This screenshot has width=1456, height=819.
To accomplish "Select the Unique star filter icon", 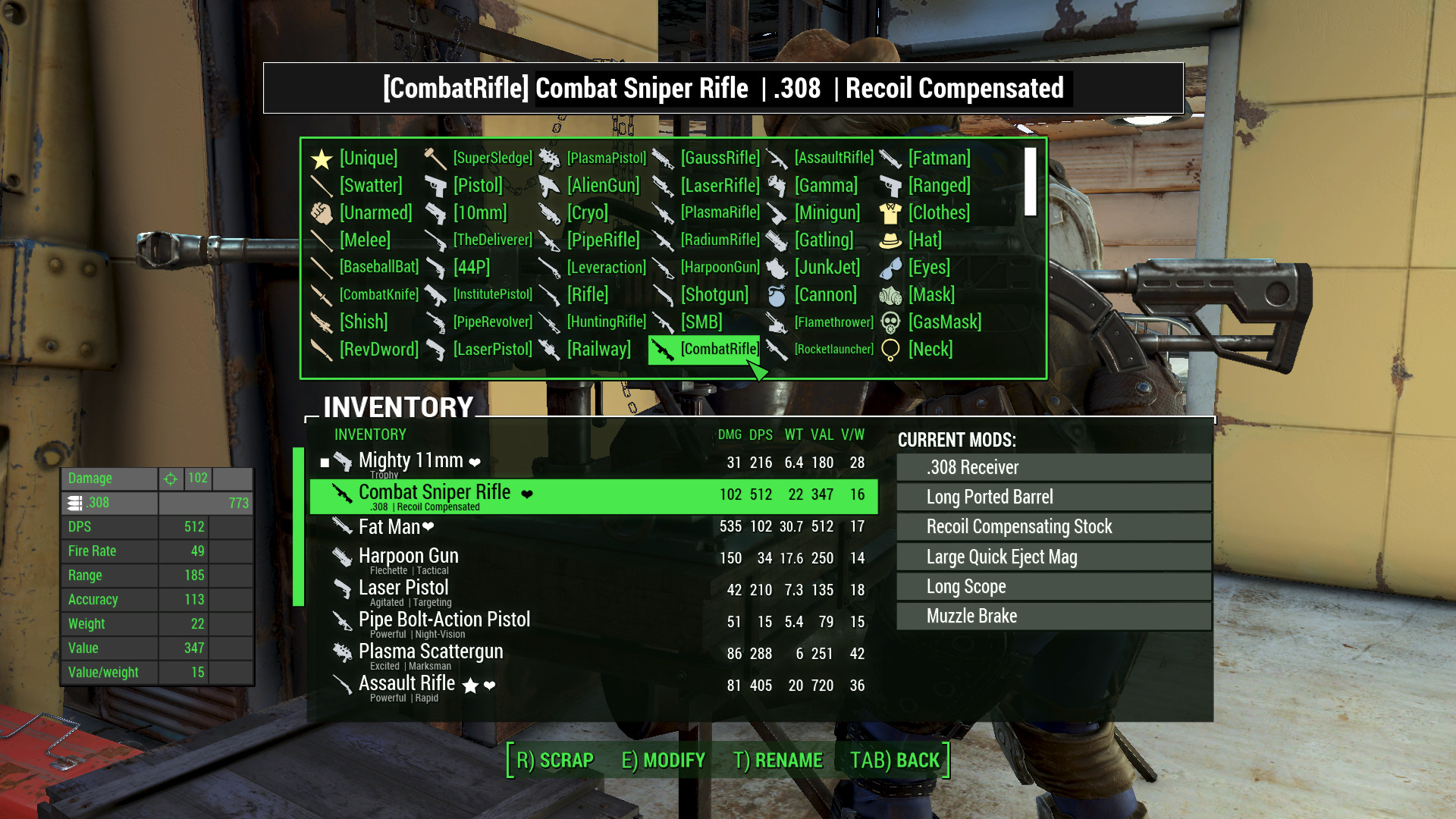I will [321, 158].
